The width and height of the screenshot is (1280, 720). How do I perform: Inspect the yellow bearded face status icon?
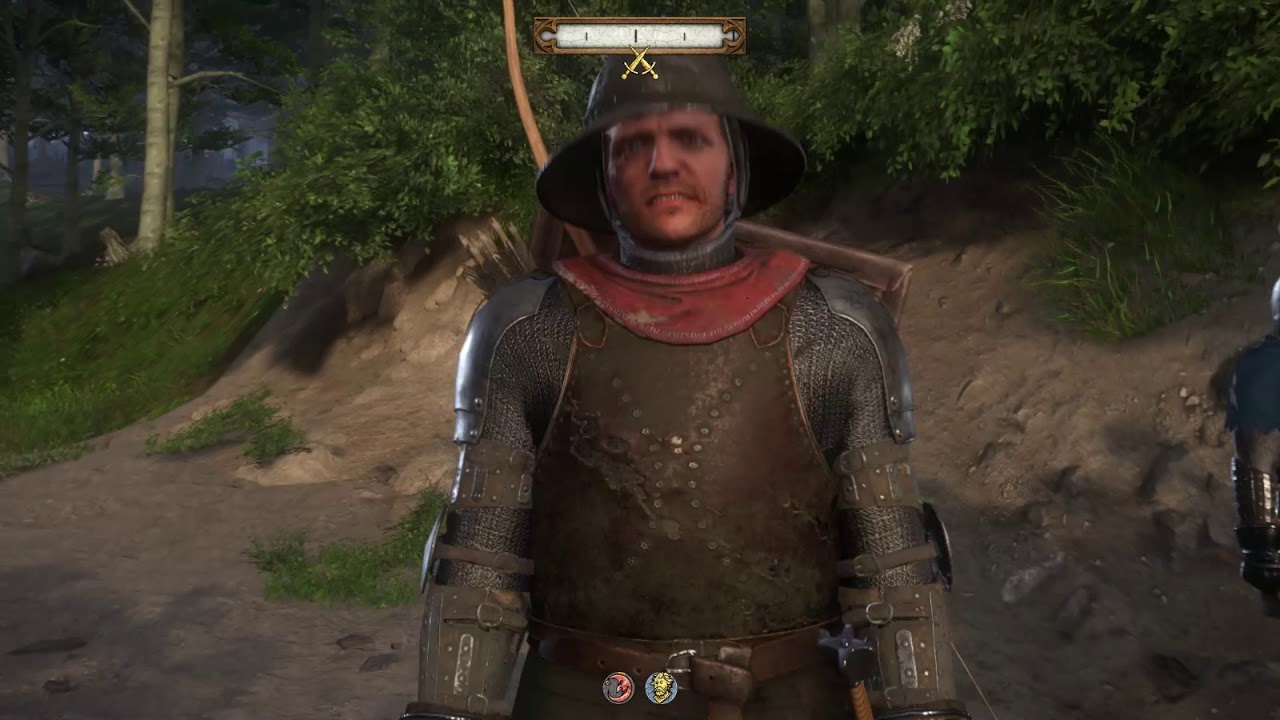tap(660, 687)
